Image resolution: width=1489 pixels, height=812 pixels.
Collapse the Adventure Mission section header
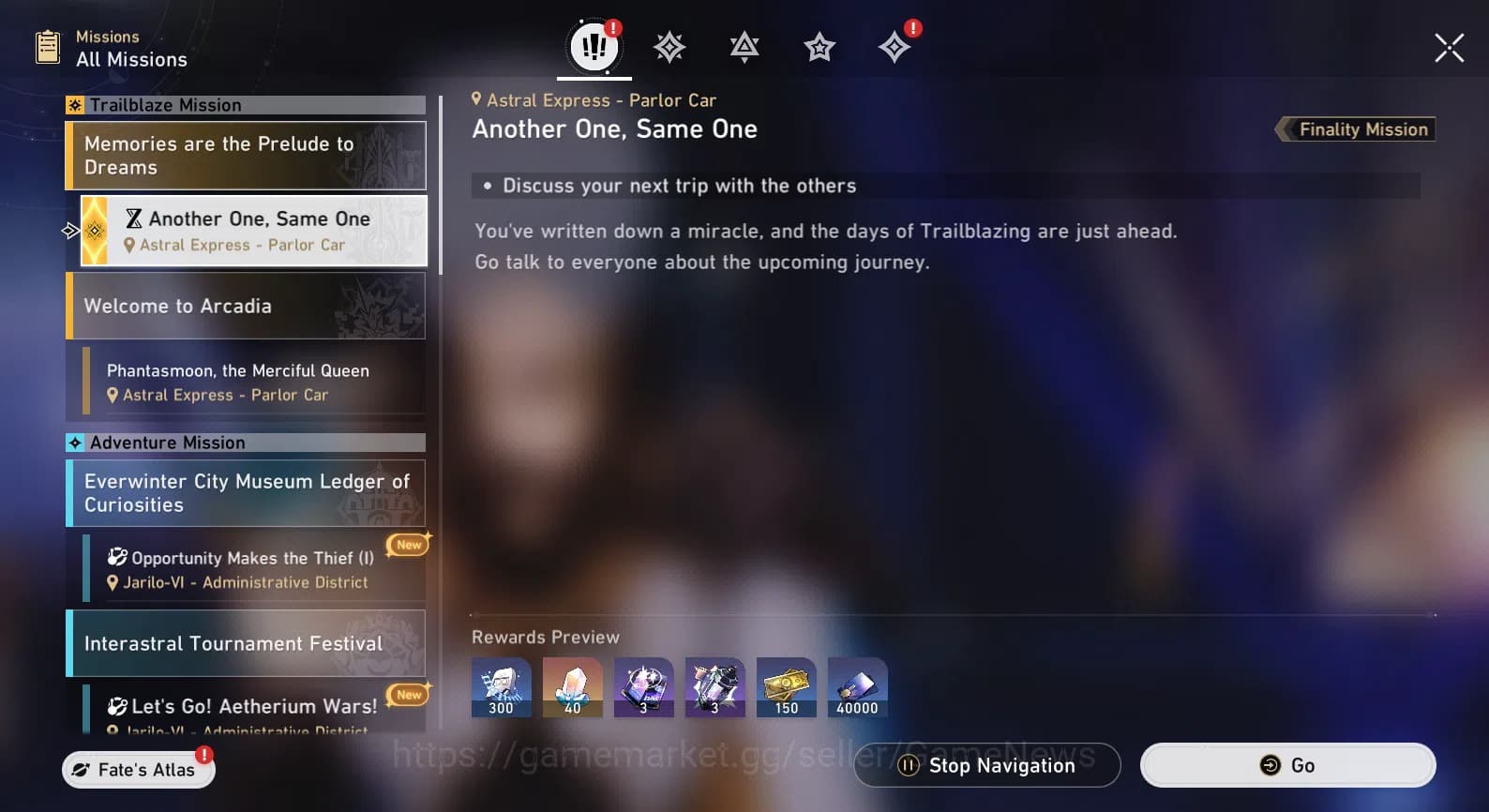click(x=244, y=442)
